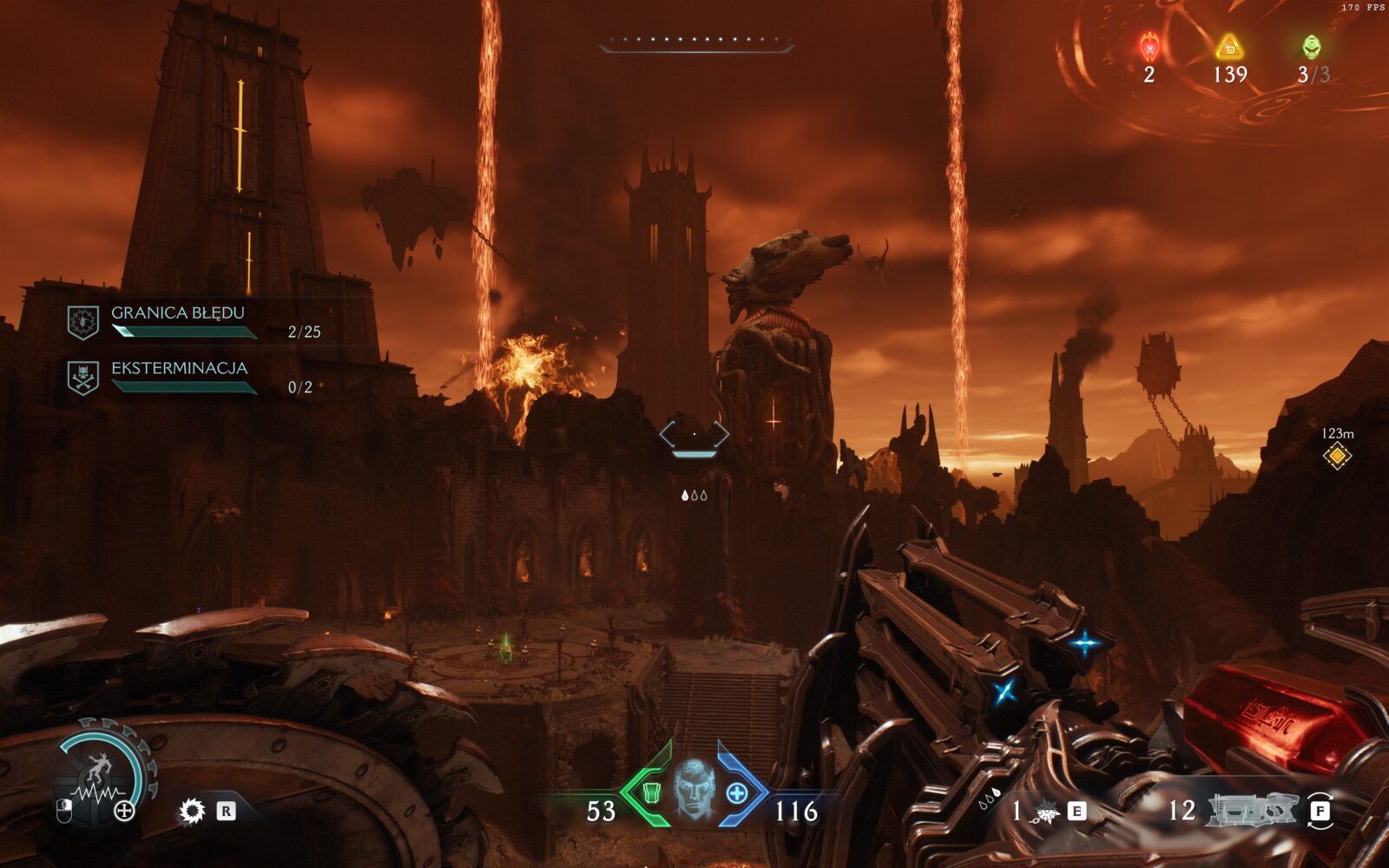Click the 123m objective waypoint marker
Screen dimensions: 1389x868
1337,455
